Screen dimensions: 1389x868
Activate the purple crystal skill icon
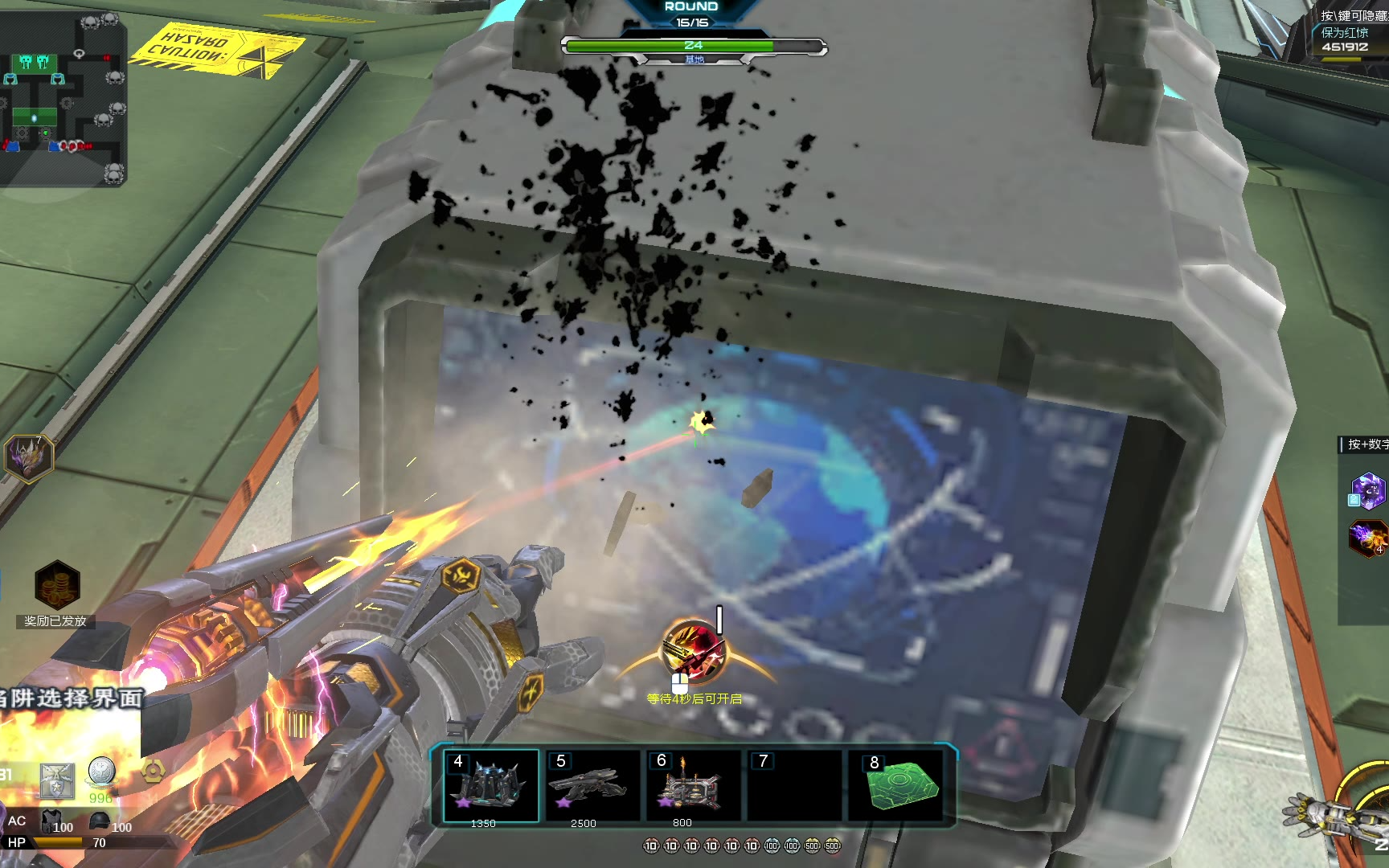[x=1367, y=490]
